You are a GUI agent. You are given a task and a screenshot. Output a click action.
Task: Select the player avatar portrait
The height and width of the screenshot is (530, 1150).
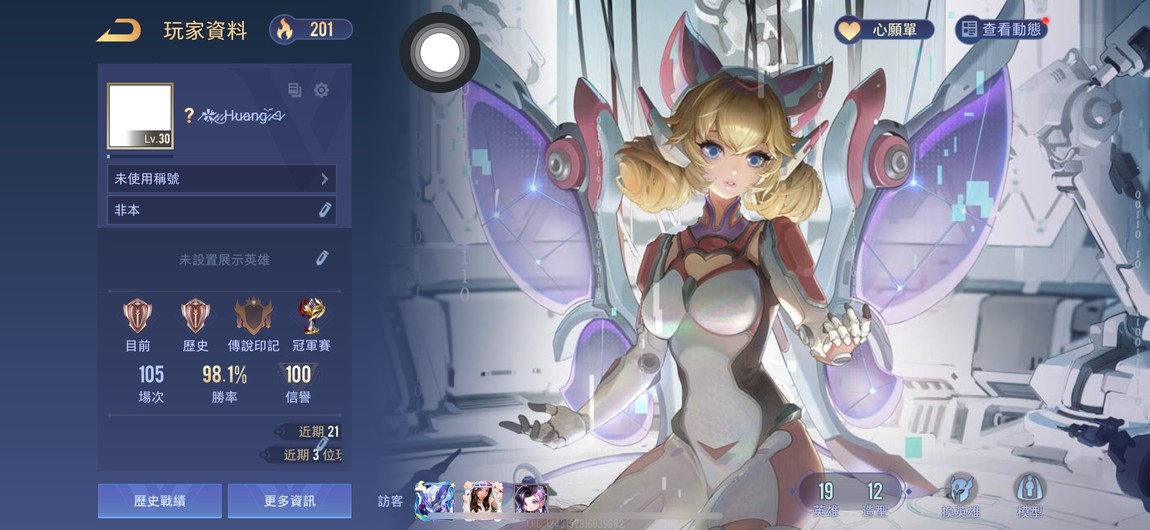140,116
